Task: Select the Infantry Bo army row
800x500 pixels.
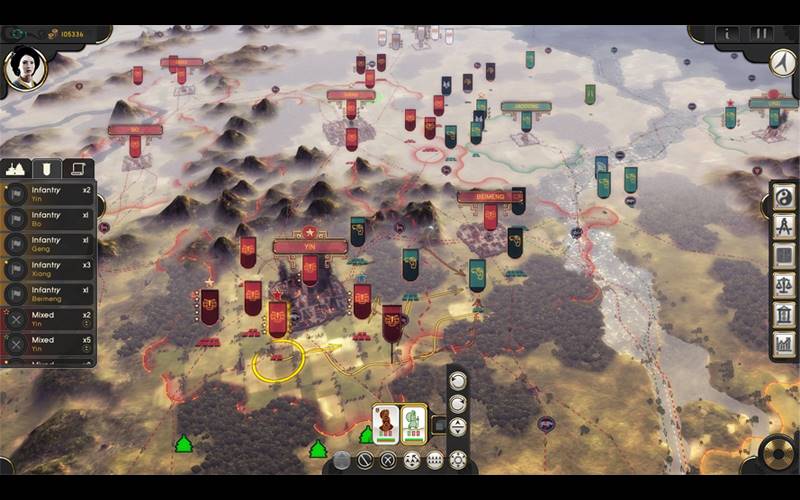Action: pyautogui.click(x=48, y=219)
